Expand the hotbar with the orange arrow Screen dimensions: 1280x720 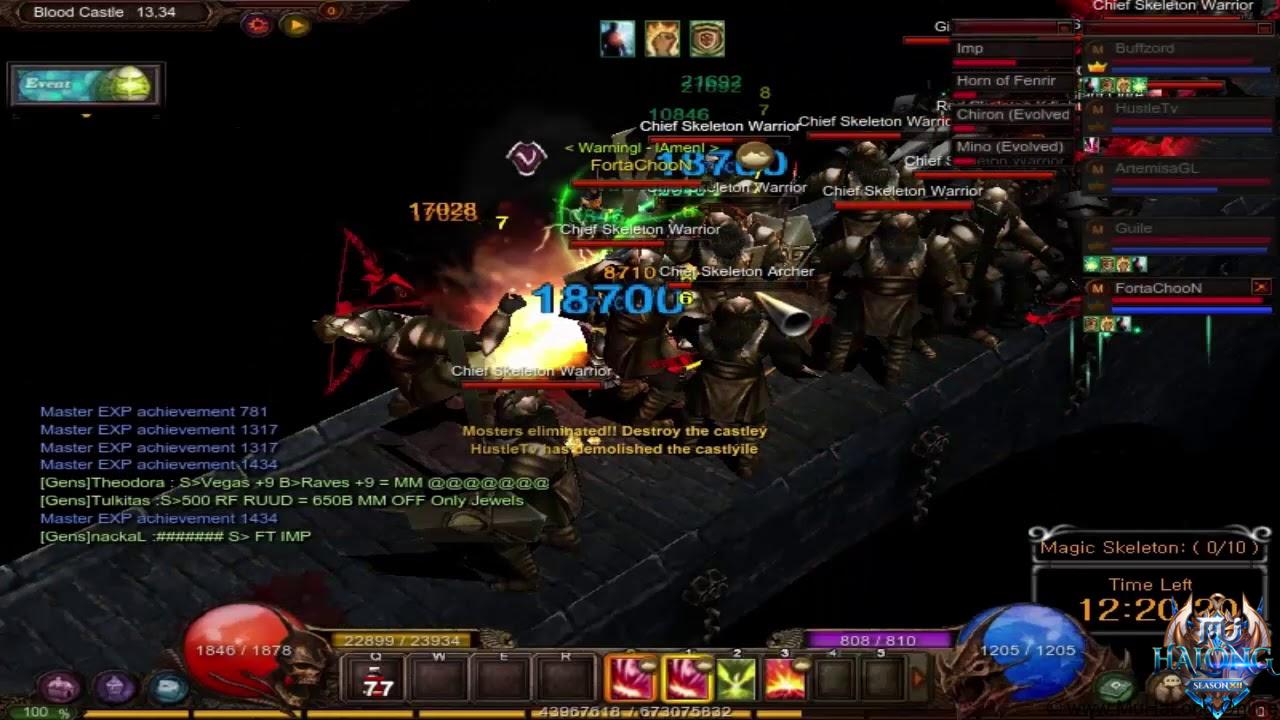(917, 677)
